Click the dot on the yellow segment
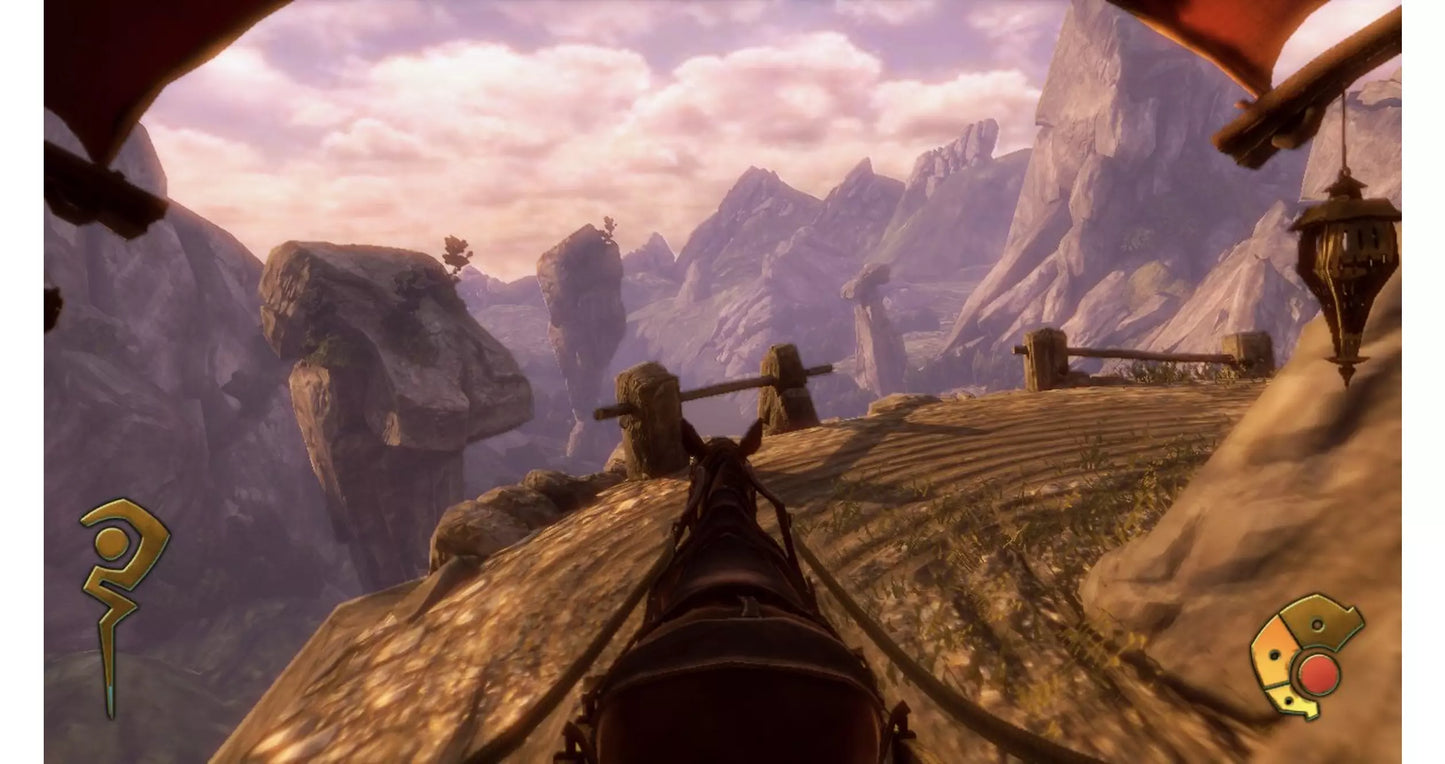The height and width of the screenshot is (764, 1445). tap(1288, 701)
